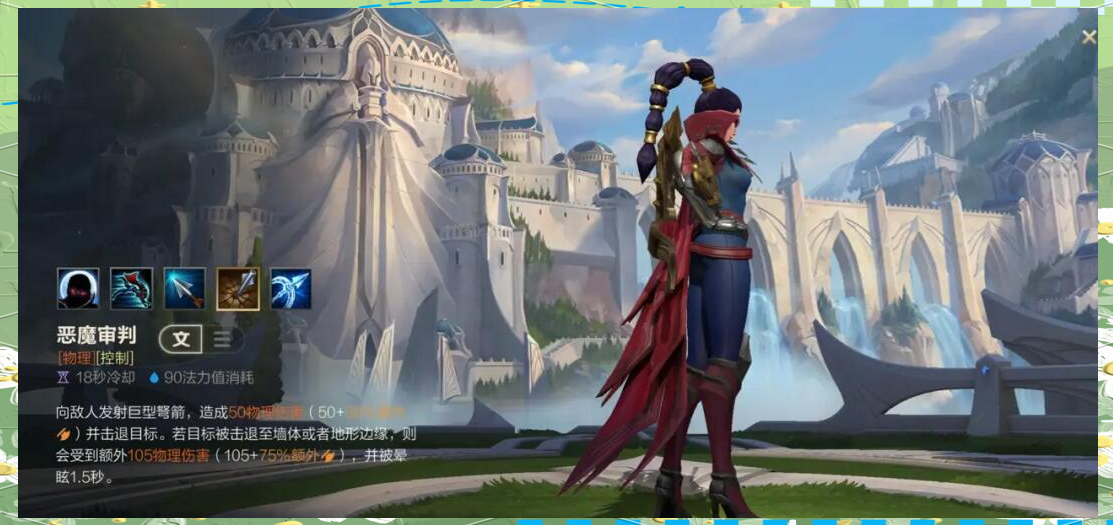Select the red crossbow ability icon

(x=131, y=289)
